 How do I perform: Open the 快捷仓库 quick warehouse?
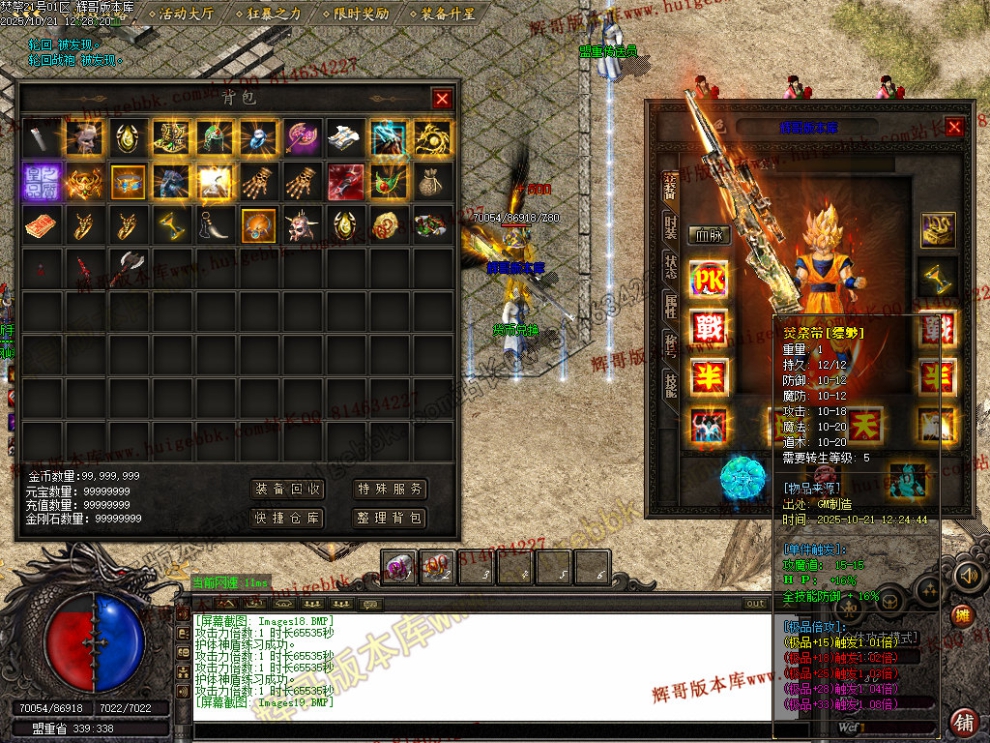pyautogui.click(x=288, y=517)
